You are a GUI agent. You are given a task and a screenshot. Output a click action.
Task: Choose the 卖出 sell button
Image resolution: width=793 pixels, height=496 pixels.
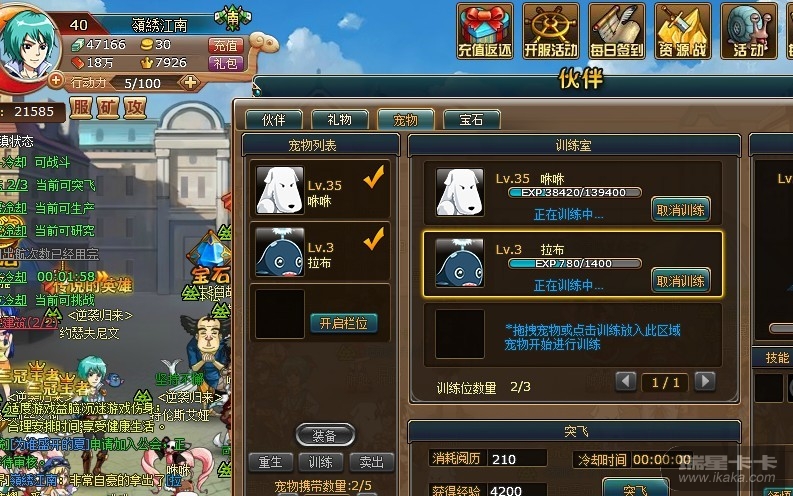pos(371,462)
